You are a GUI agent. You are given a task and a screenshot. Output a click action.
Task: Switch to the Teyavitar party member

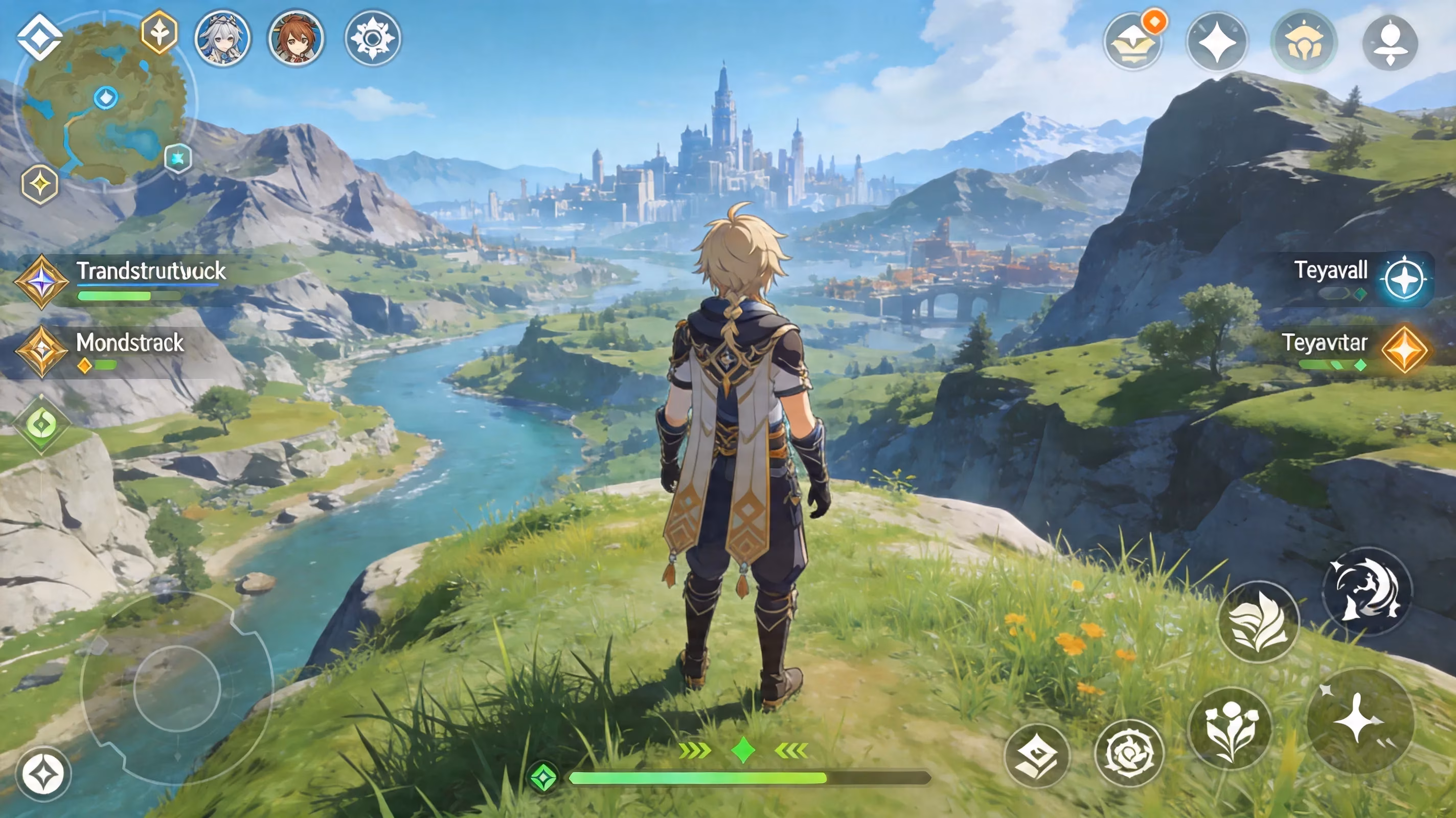click(x=1404, y=350)
